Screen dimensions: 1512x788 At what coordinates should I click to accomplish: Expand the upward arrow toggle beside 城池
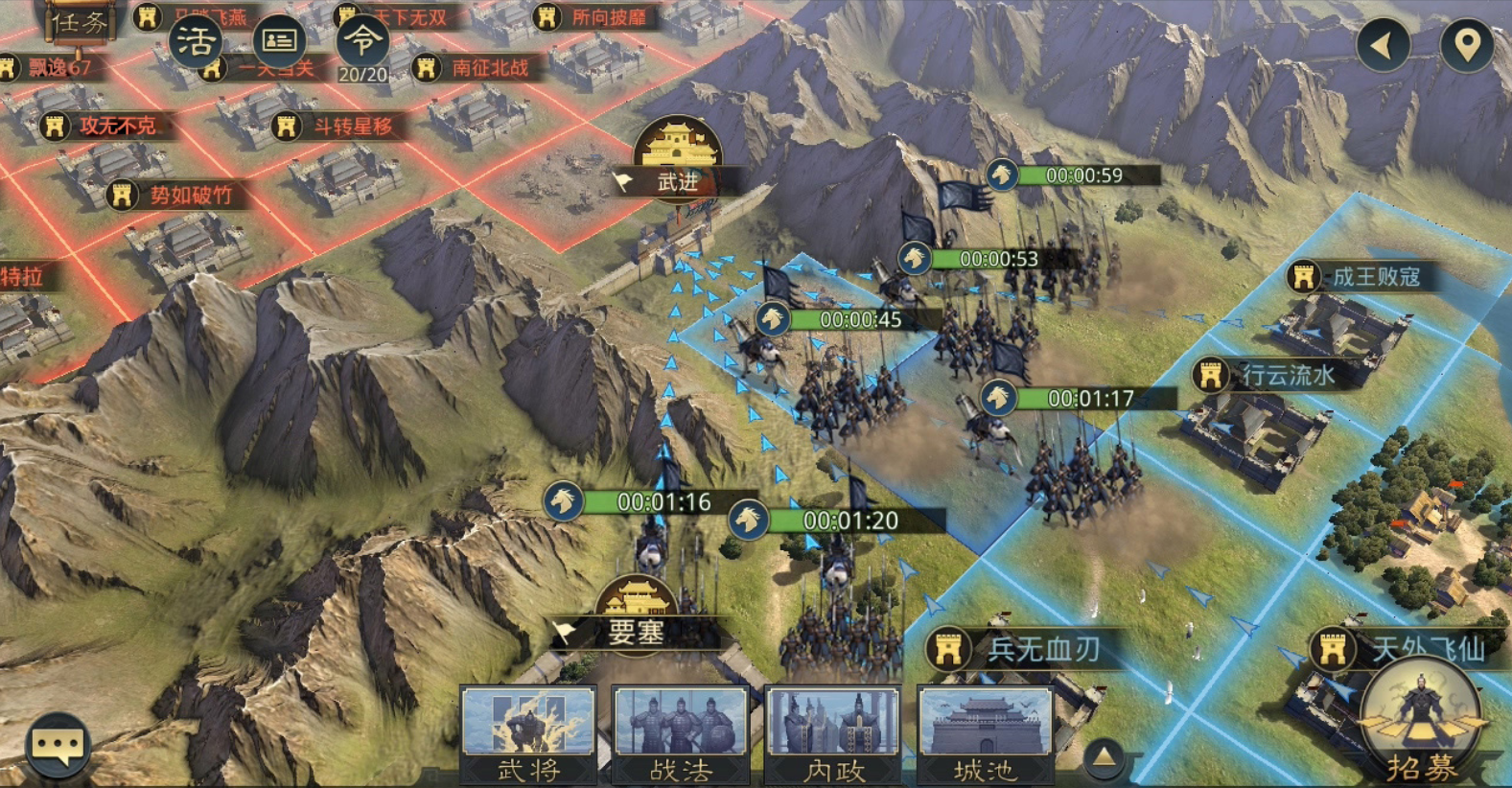(x=1104, y=758)
